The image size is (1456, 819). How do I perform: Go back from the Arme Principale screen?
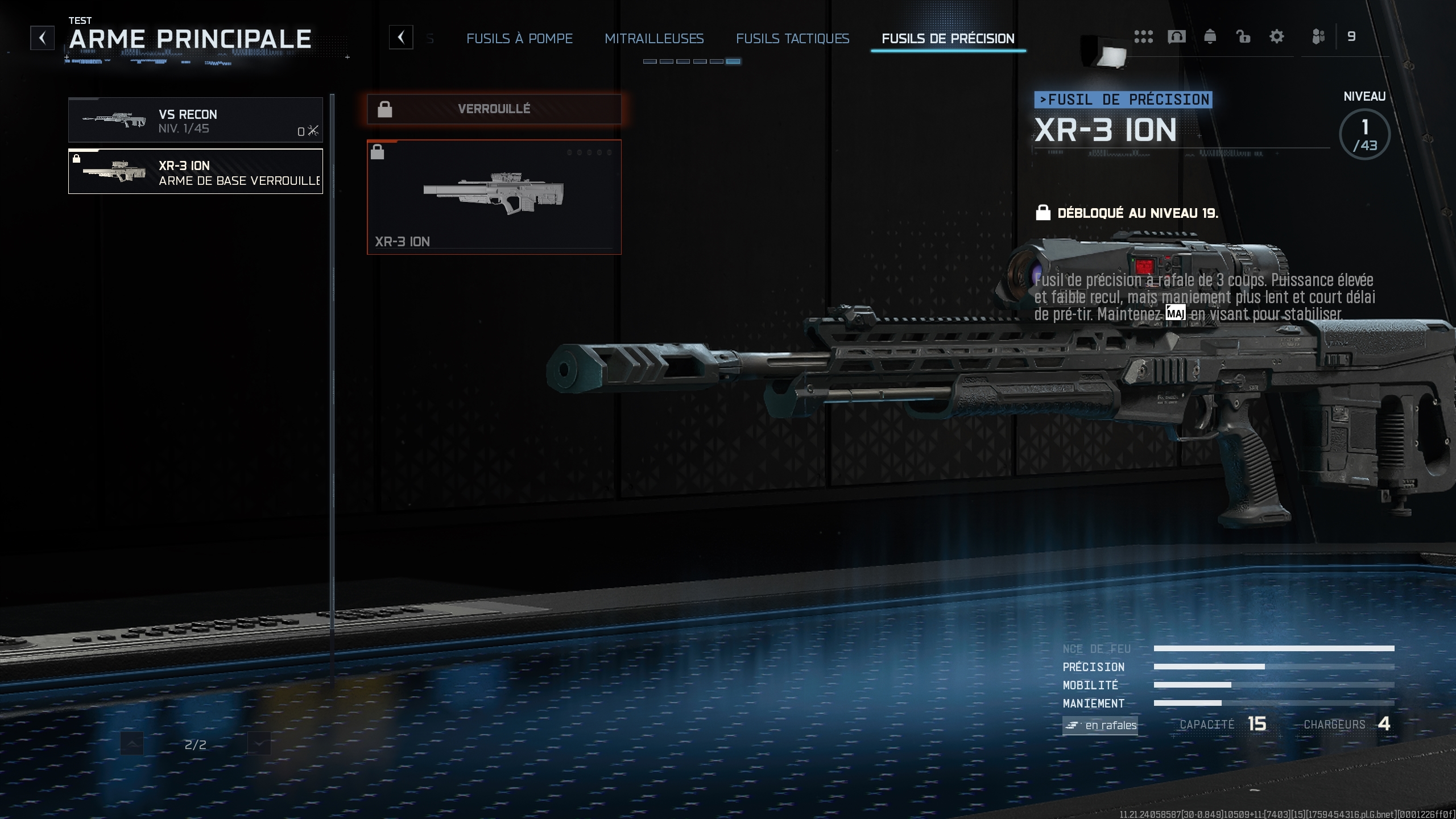pos(43,38)
